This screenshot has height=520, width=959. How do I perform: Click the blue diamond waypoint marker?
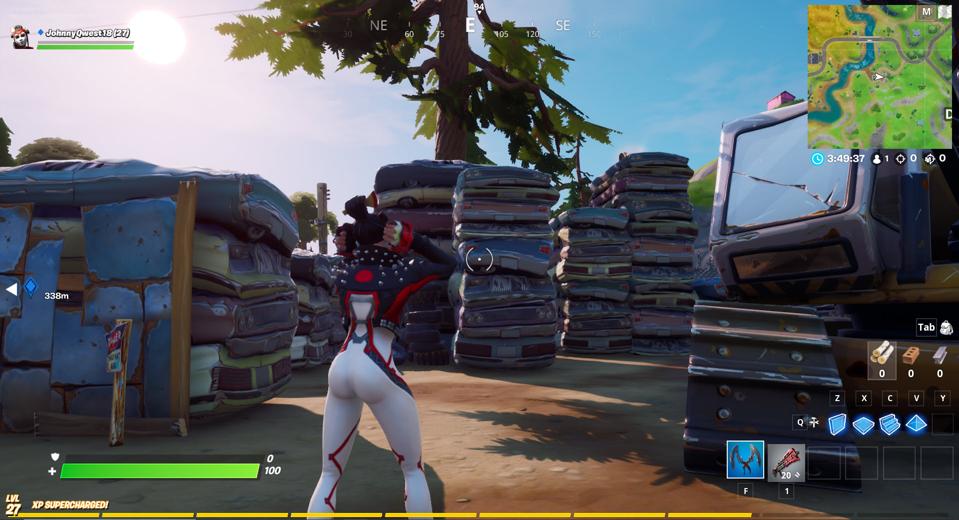[30, 287]
